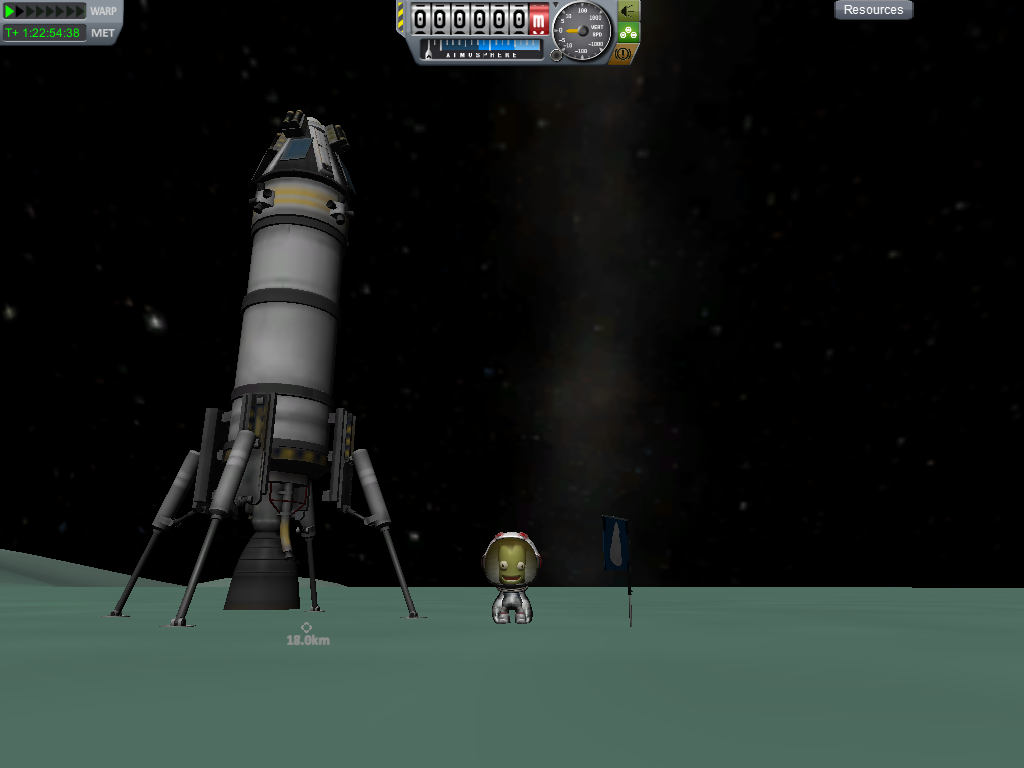The height and width of the screenshot is (768, 1024).
Task: Toggle the green landing gear button
Action: pyautogui.click(x=628, y=32)
